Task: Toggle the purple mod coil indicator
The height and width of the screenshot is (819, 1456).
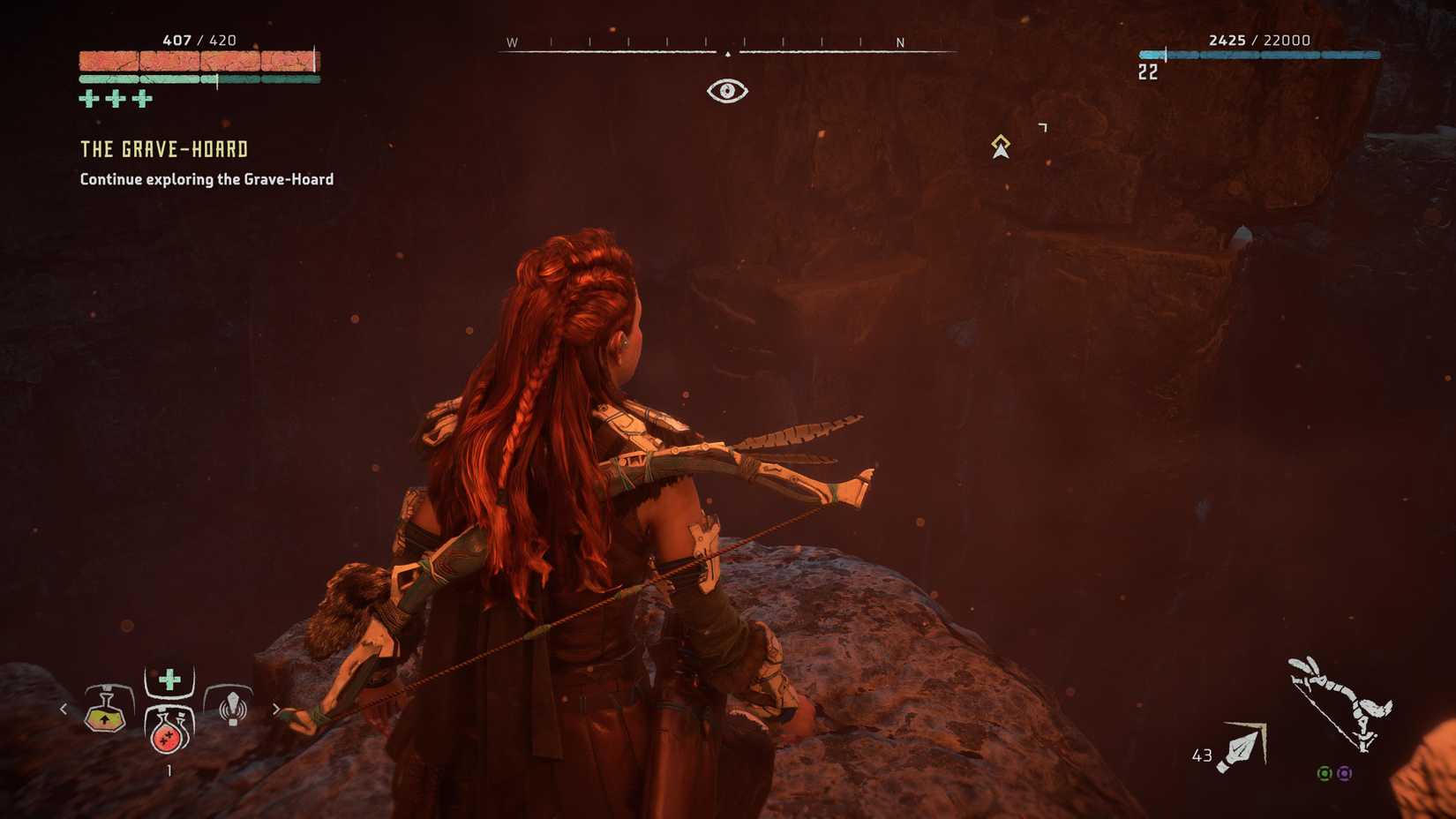Action: 1343,773
